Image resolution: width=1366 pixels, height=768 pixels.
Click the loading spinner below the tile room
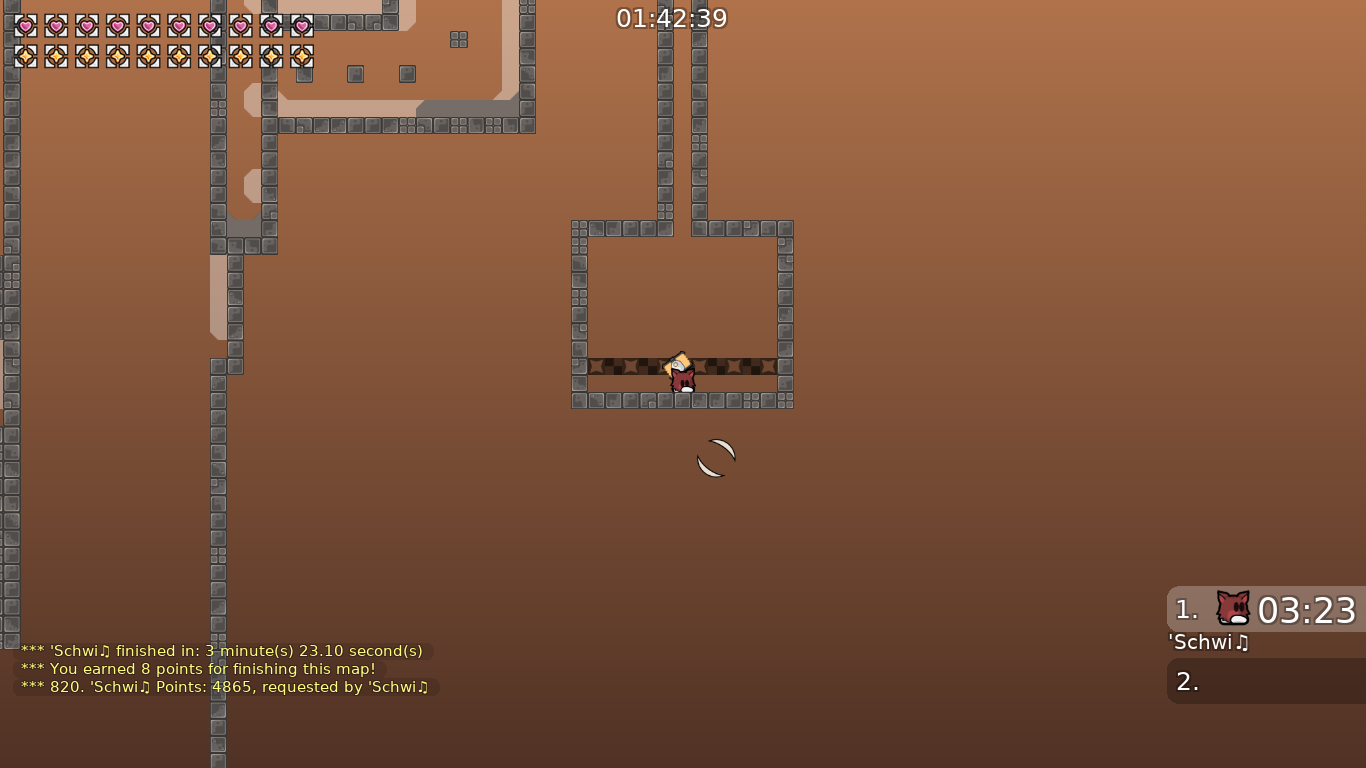[716, 458]
